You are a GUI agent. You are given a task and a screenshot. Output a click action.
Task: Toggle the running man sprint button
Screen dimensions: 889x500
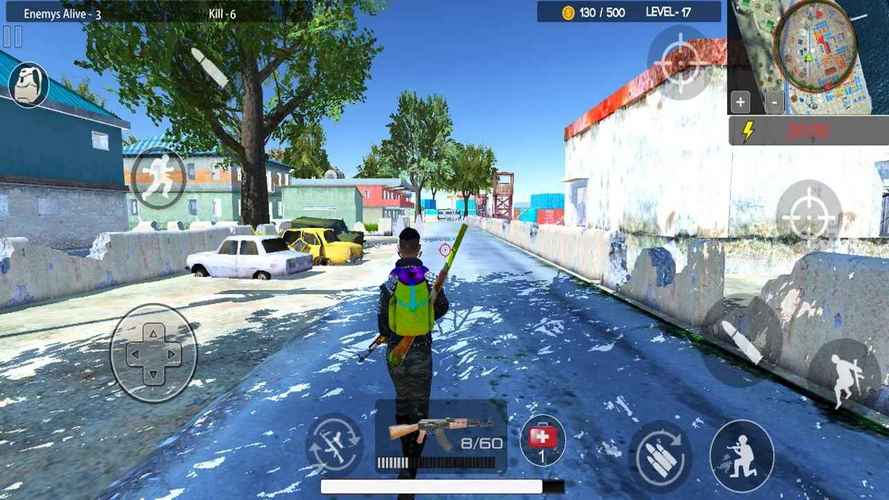tap(158, 179)
